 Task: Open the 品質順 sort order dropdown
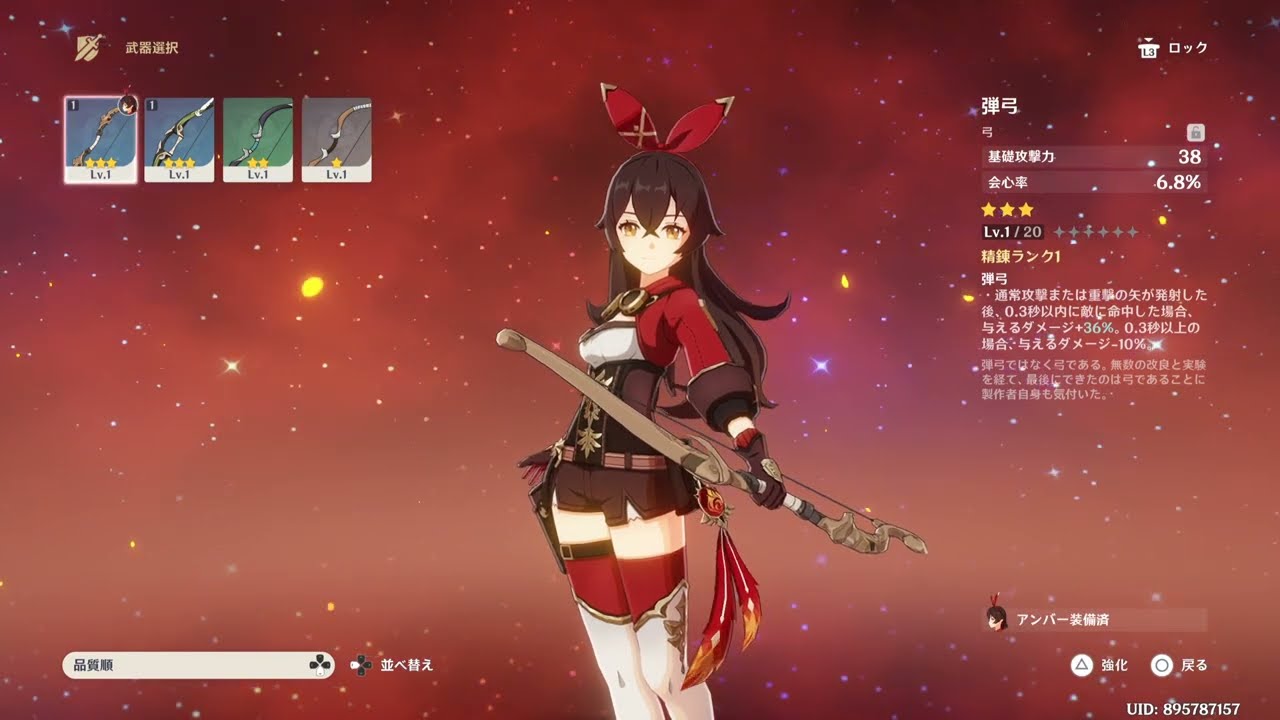tap(198, 665)
